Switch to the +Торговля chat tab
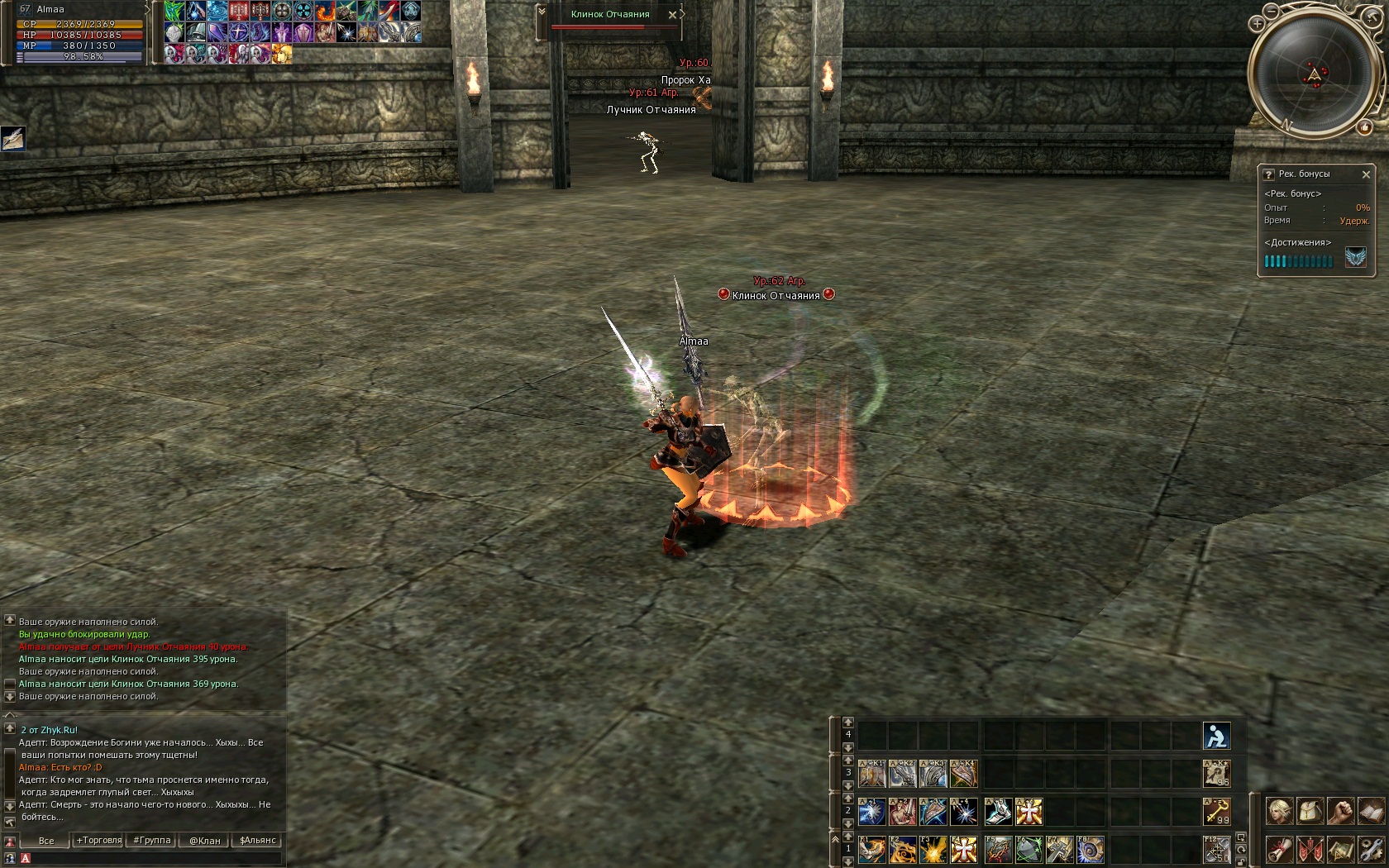This screenshot has width=1389, height=868. tap(99, 840)
